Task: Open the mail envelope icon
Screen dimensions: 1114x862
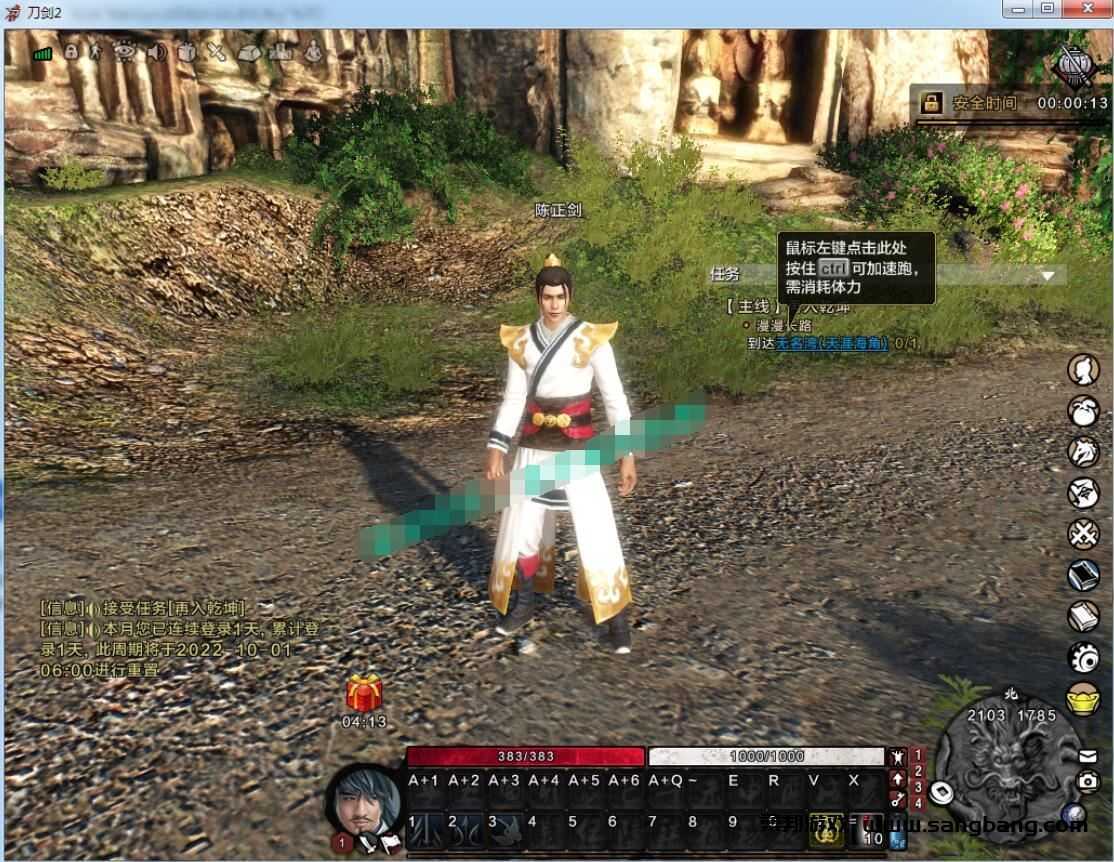Action: (1088, 755)
